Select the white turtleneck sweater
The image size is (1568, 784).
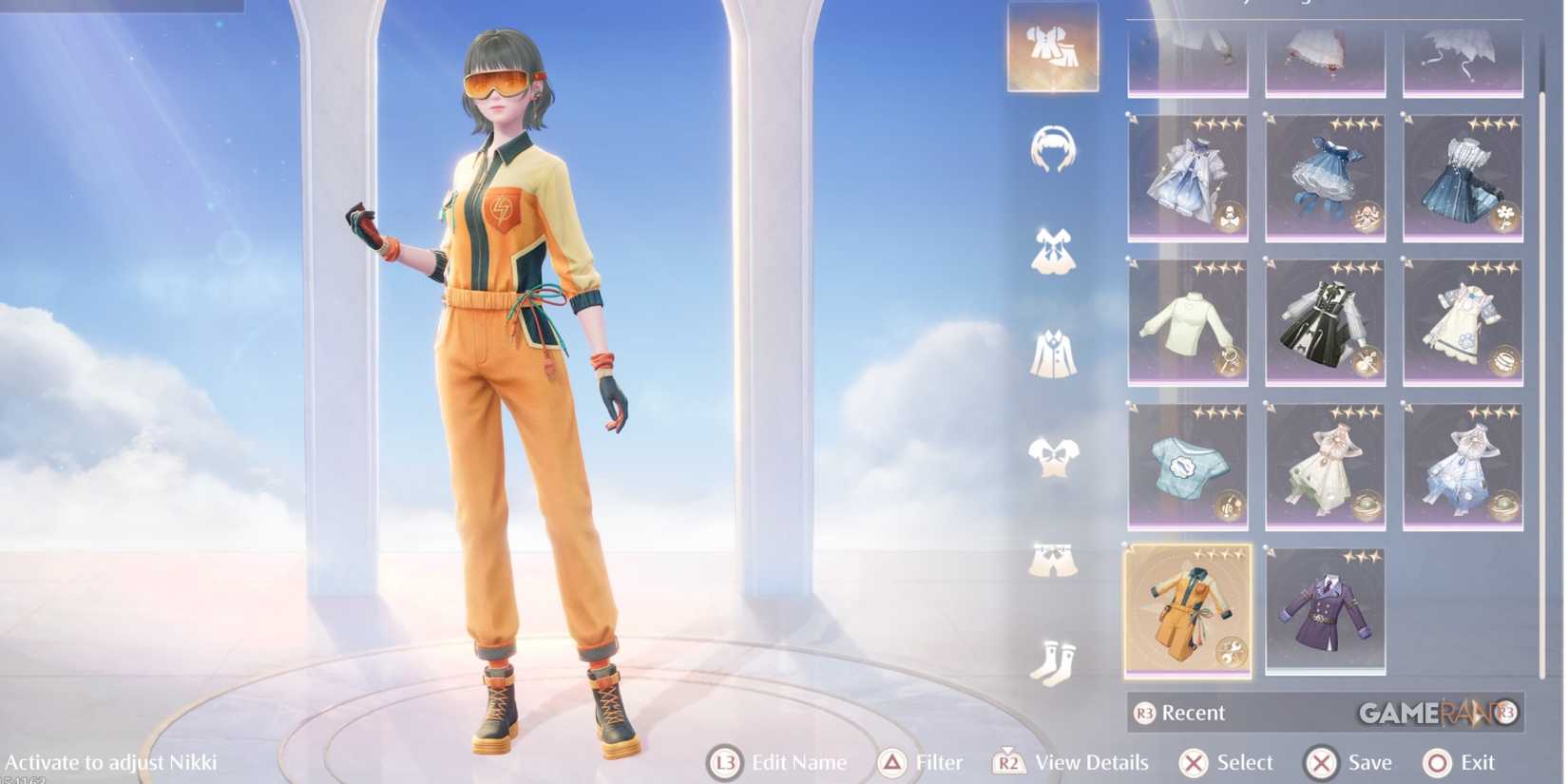click(x=1186, y=323)
